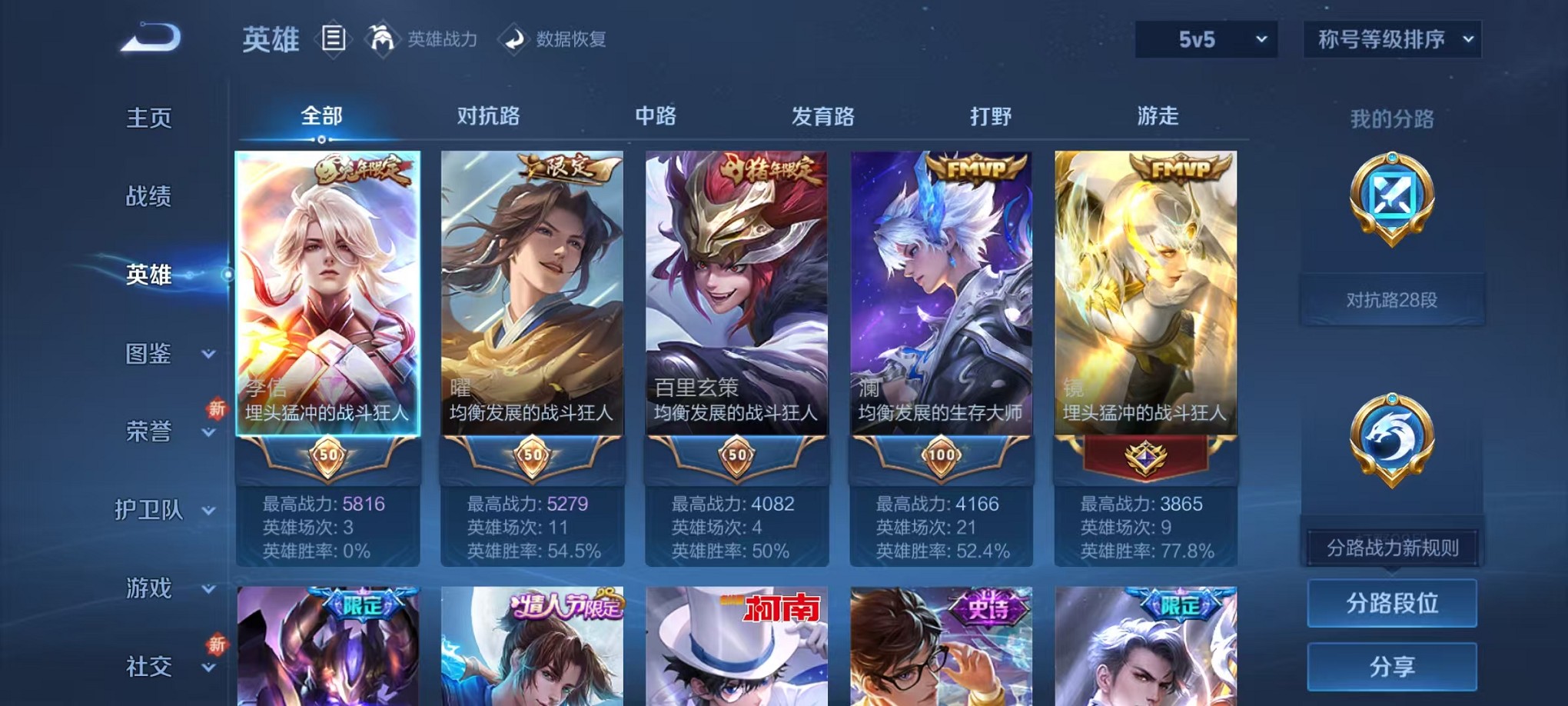
Task: Open the 称号等级排序 sorting dropdown
Action: click(1392, 38)
